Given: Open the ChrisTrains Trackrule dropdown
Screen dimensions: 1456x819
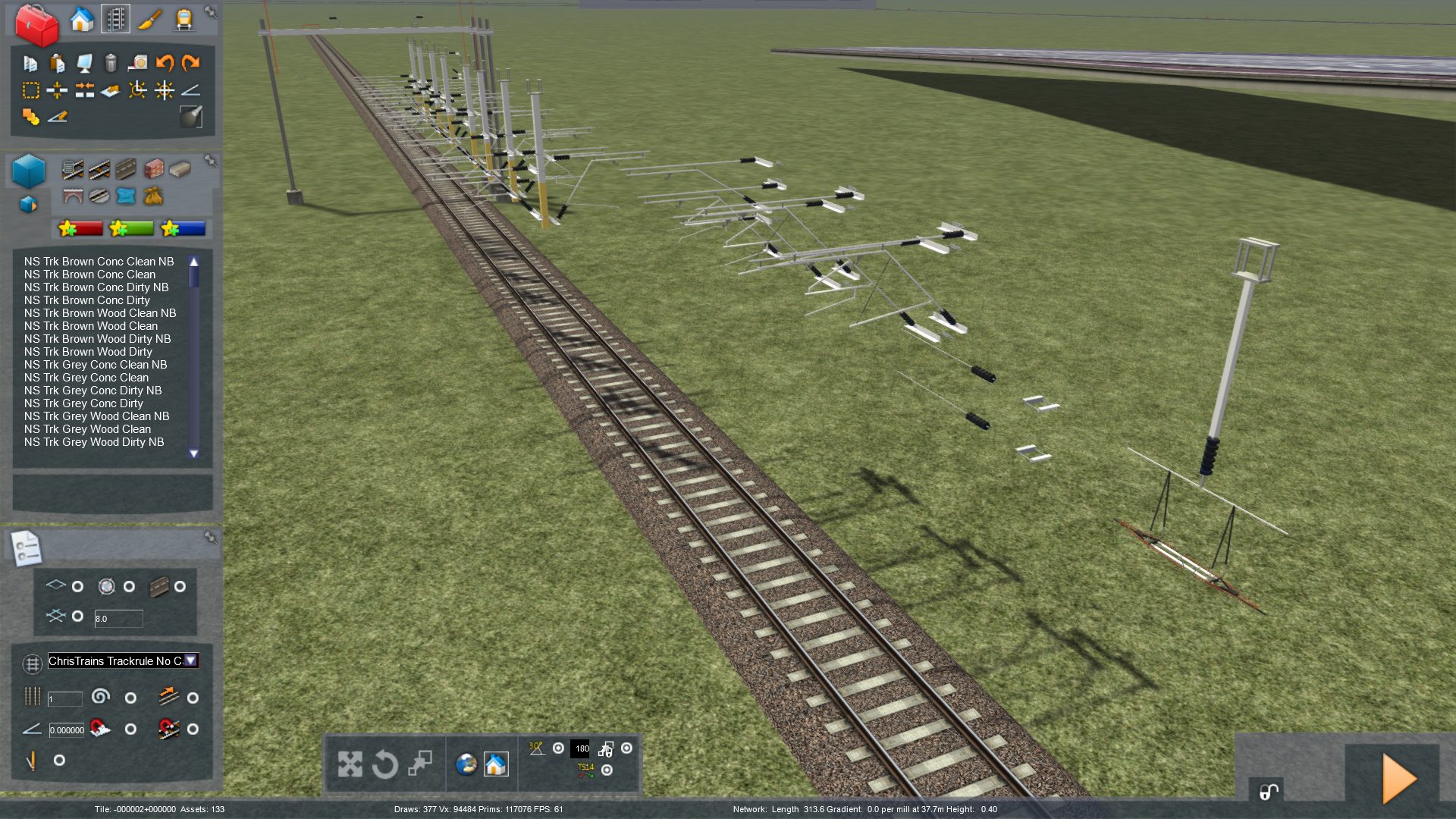Looking at the screenshot, I should [191, 661].
